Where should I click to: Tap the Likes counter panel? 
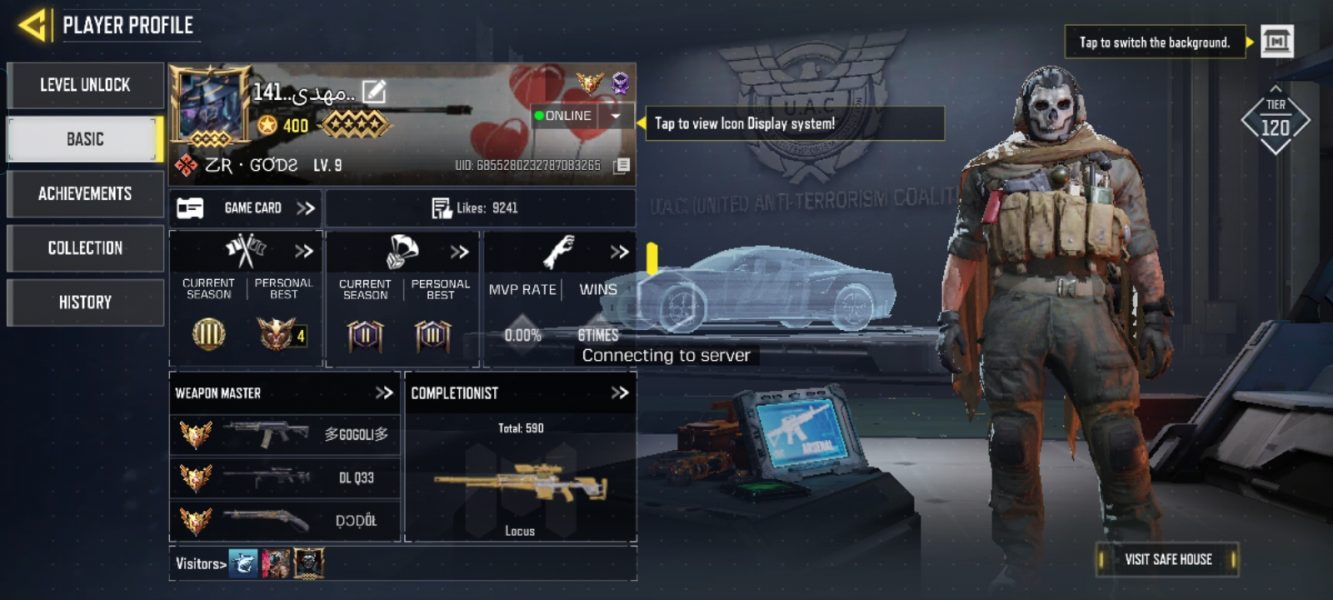pos(480,208)
